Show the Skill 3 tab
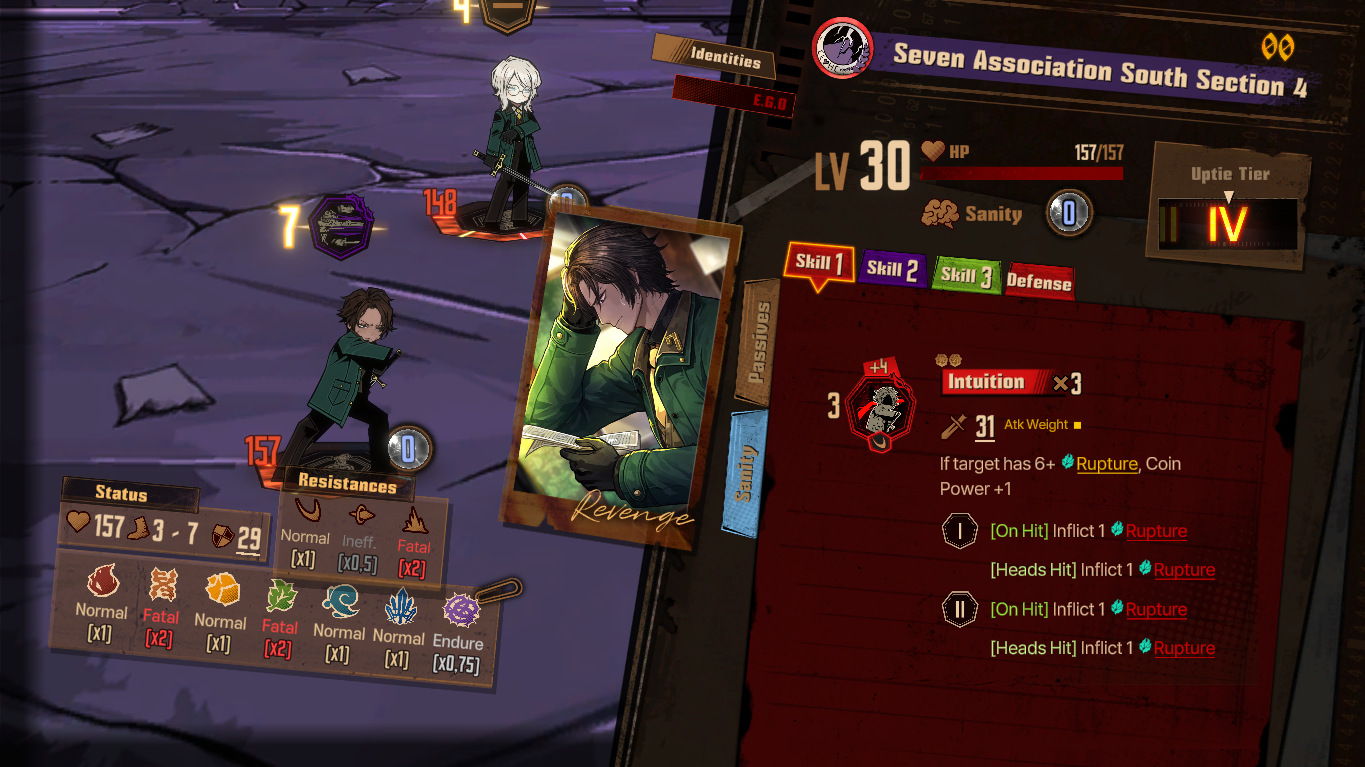The image size is (1365, 767). click(x=964, y=275)
